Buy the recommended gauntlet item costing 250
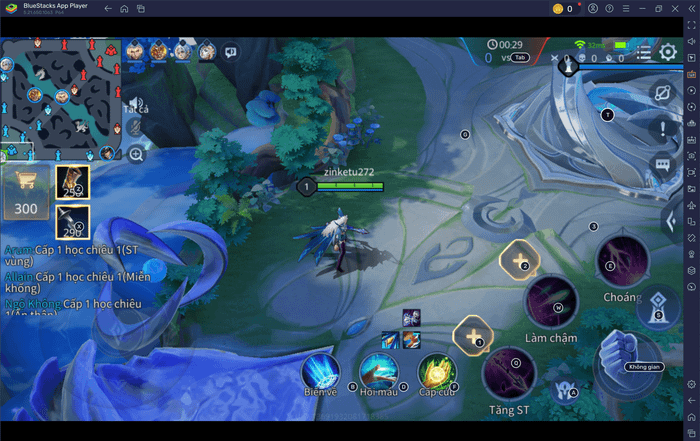 pos(73,182)
